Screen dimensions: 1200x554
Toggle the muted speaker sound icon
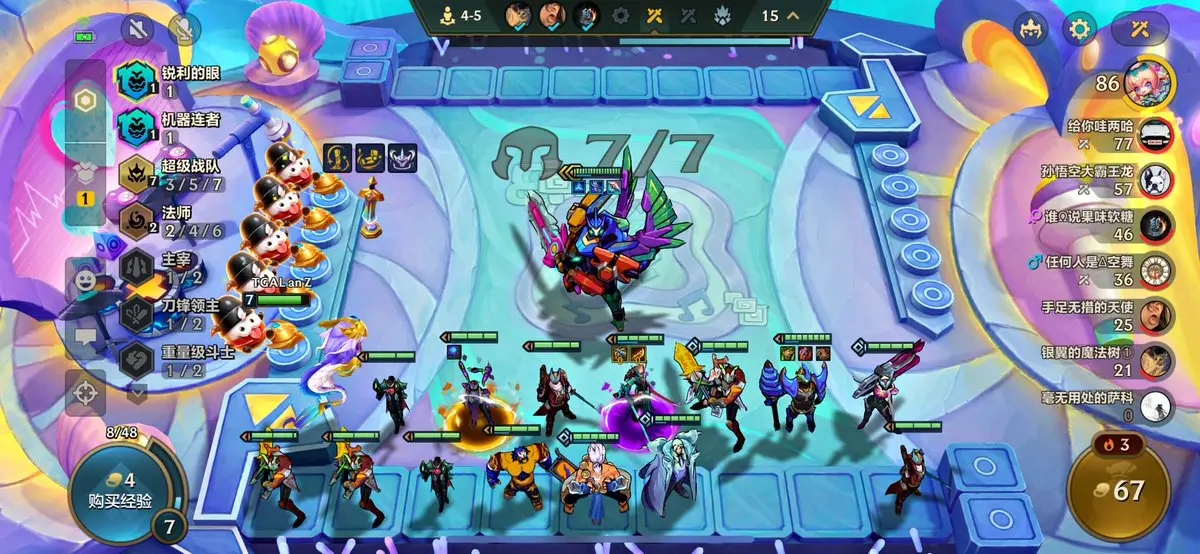(135, 29)
